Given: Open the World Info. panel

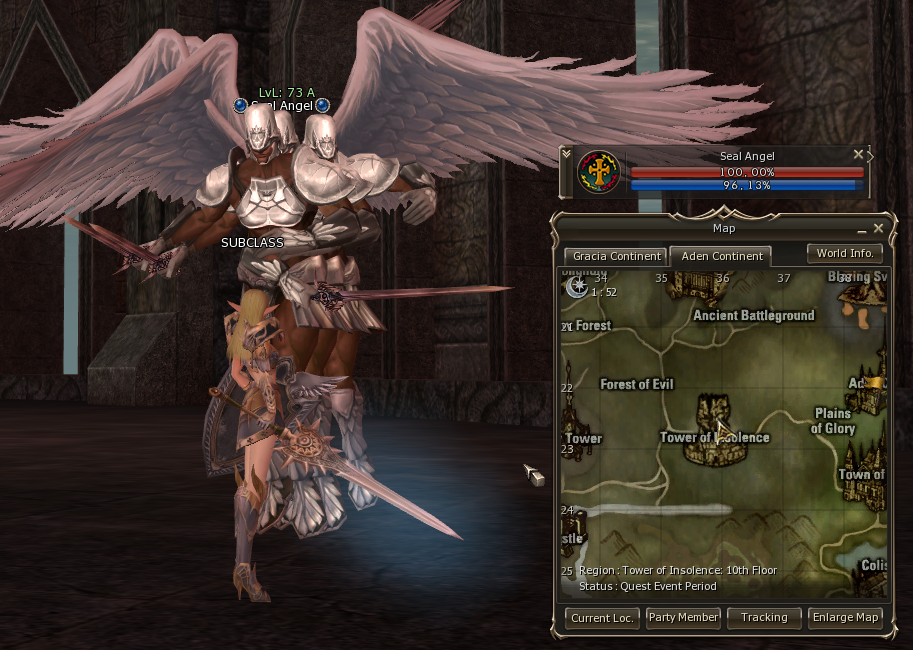Looking at the screenshot, I should pyautogui.click(x=845, y=253).
